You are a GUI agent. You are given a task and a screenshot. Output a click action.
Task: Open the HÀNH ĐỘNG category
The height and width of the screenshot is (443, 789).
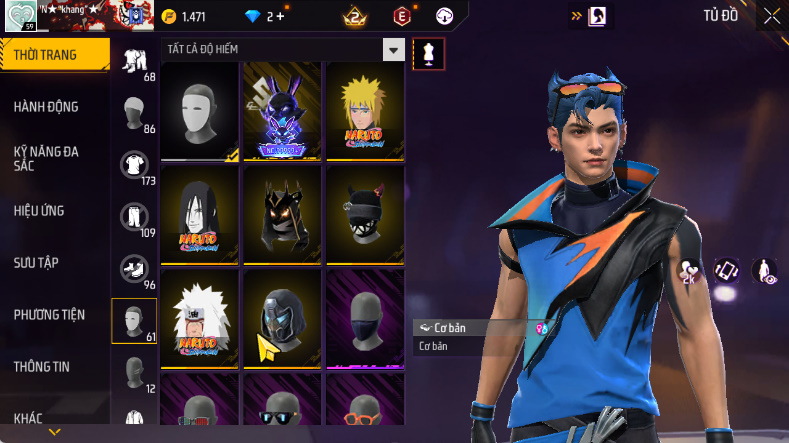[46, 107]
